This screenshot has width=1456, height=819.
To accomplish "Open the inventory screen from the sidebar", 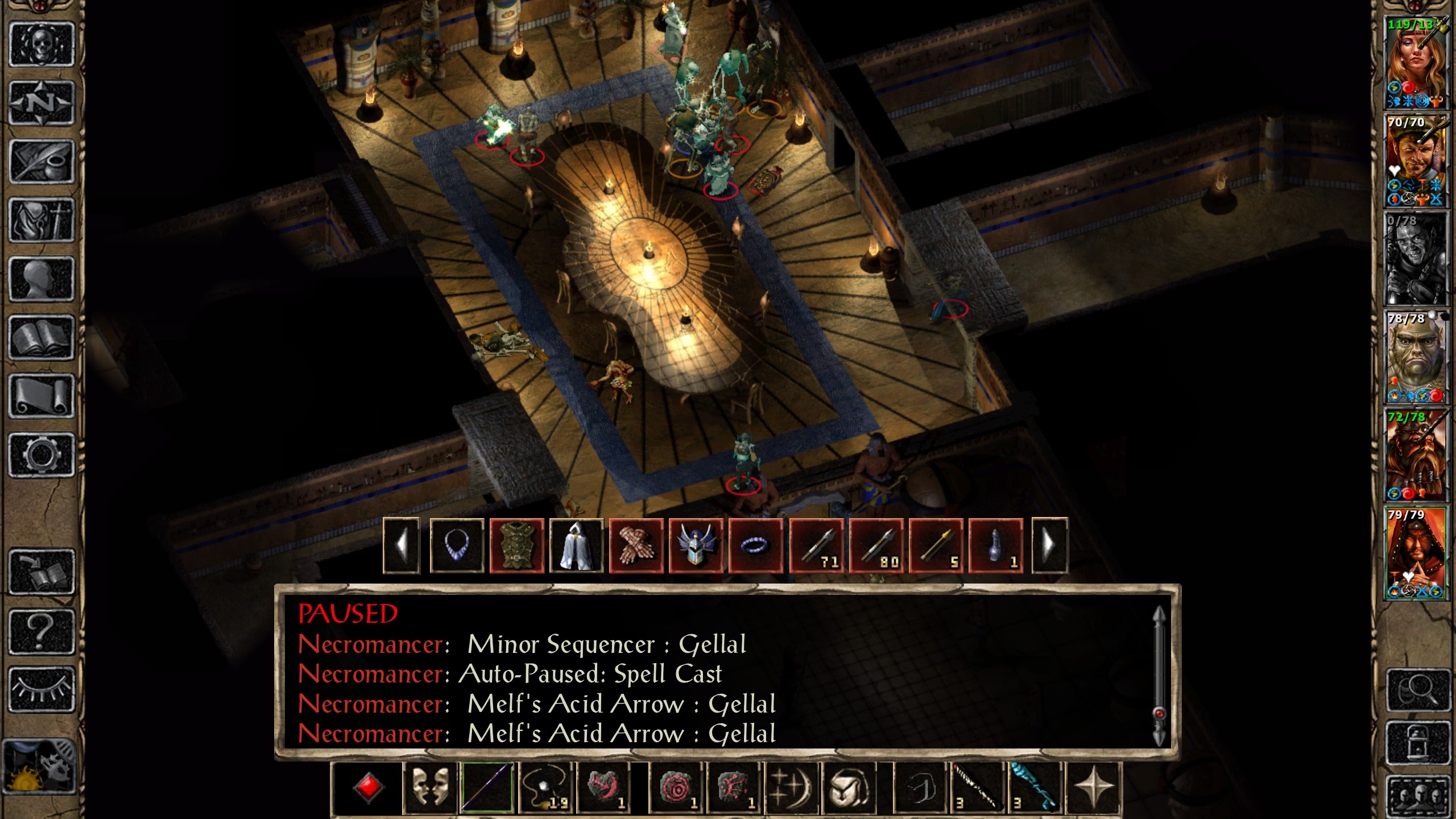I will 42,220.
